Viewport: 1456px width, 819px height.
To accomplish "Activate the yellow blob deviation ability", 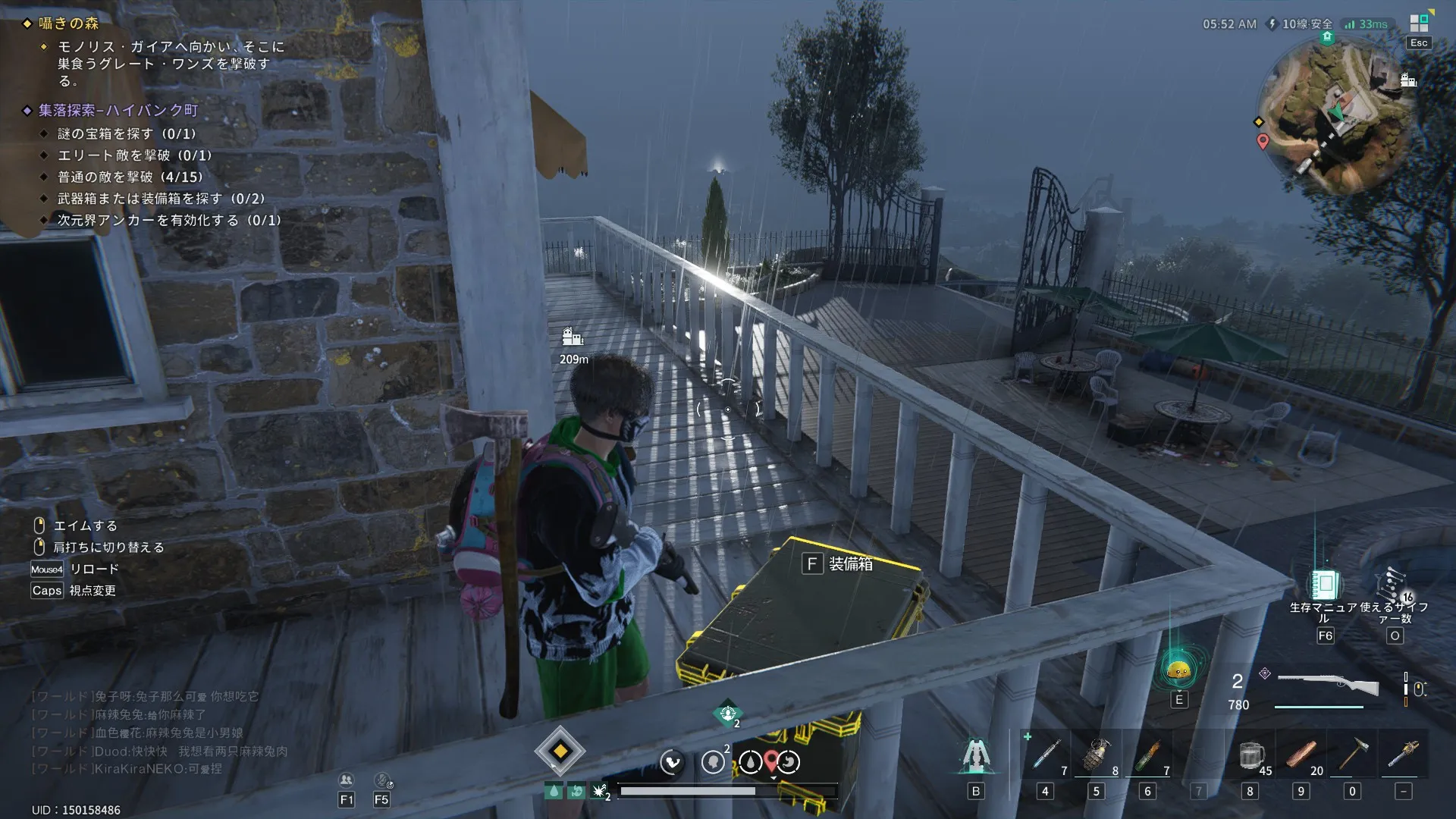I will (1178, 670).
